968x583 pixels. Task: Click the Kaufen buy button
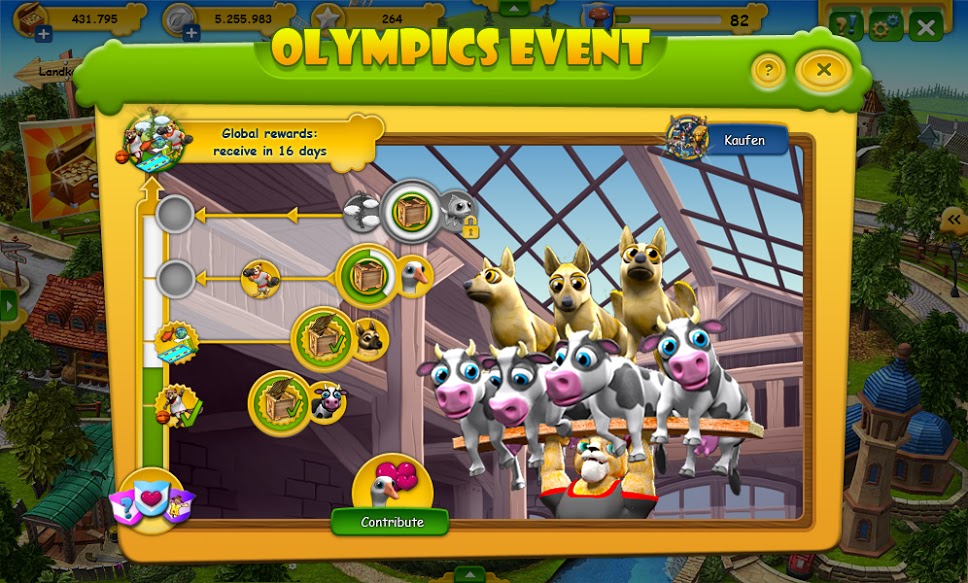743,141
